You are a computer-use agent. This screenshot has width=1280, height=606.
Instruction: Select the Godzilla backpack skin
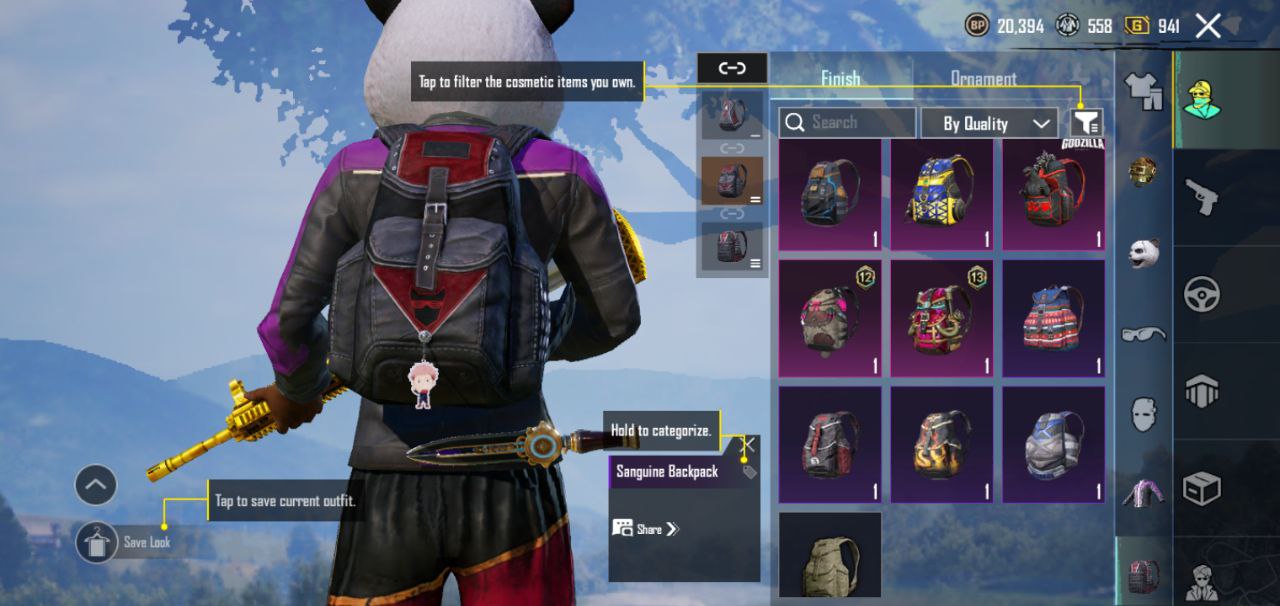(1054, 194)
